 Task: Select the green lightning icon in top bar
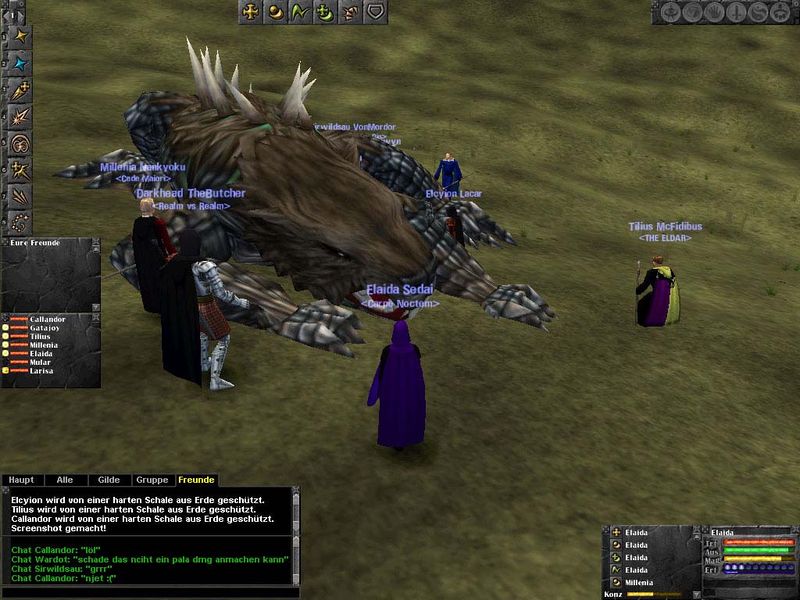[300, 12]
